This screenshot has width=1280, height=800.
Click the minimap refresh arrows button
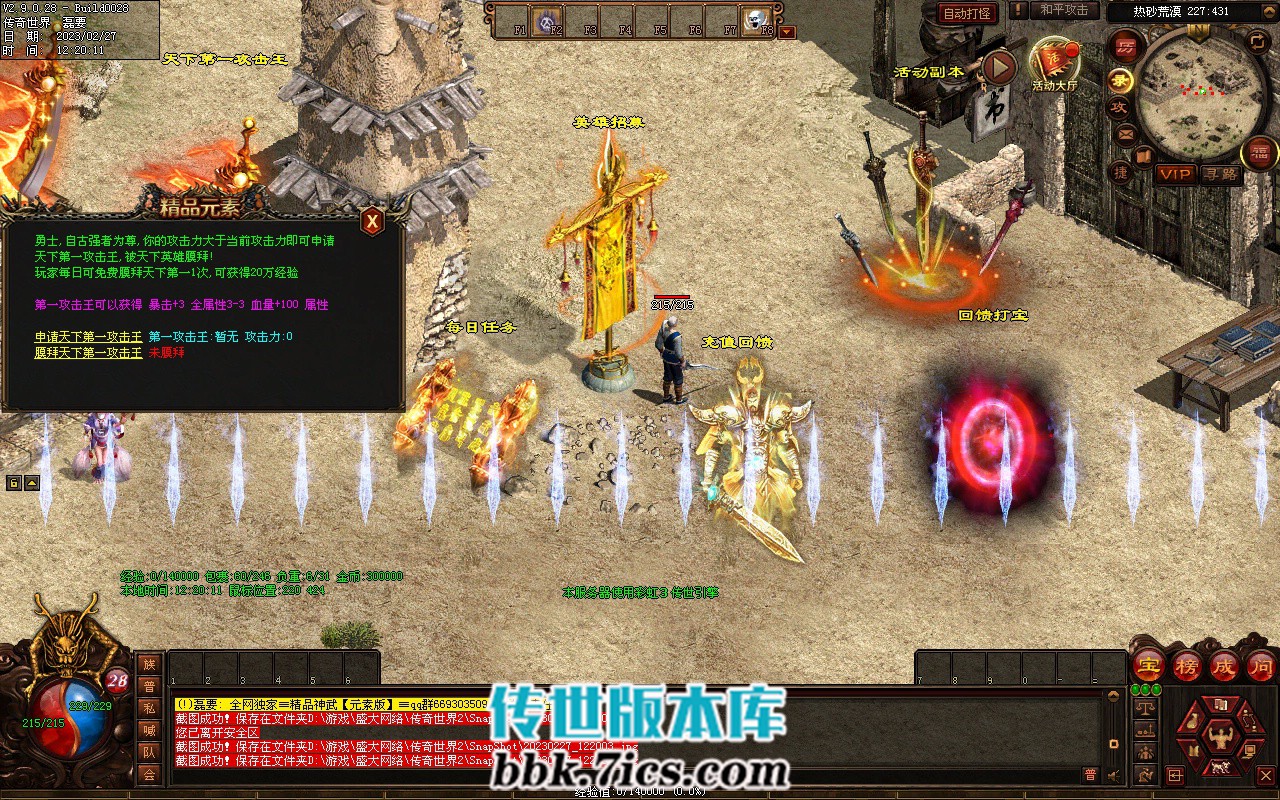tap(1258, 41)
